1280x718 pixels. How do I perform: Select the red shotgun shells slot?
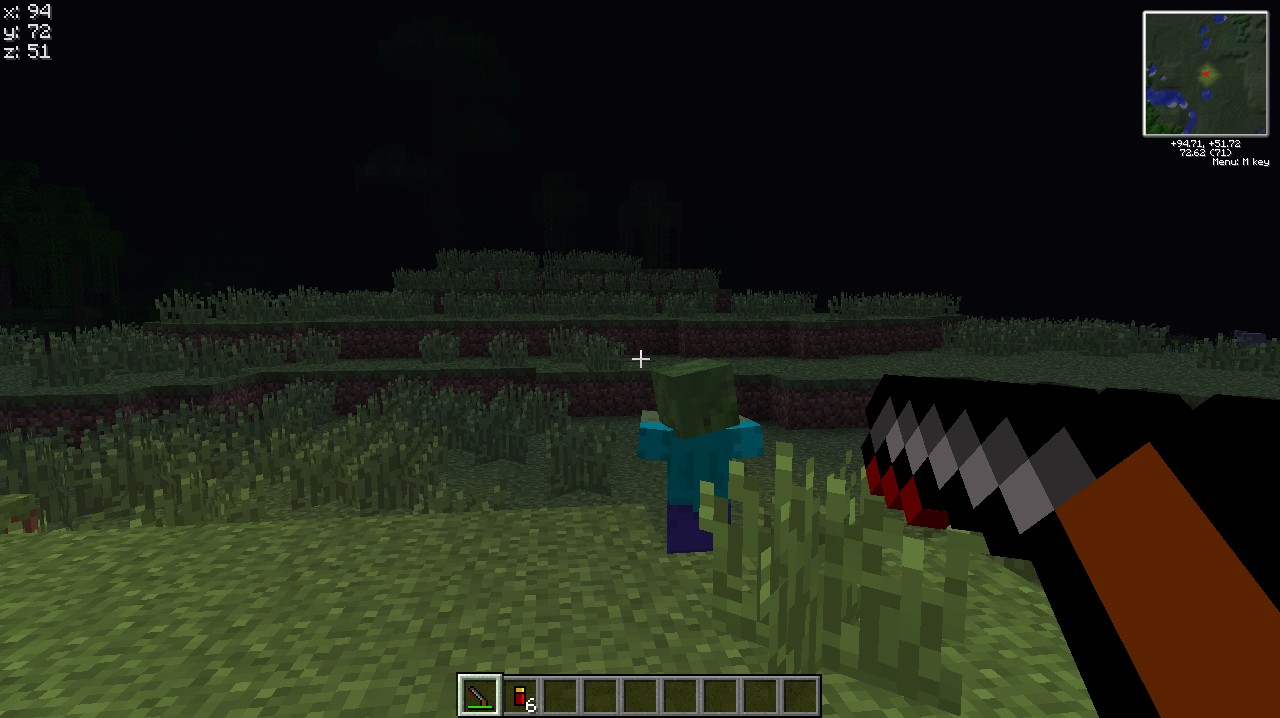pos(520,696)
